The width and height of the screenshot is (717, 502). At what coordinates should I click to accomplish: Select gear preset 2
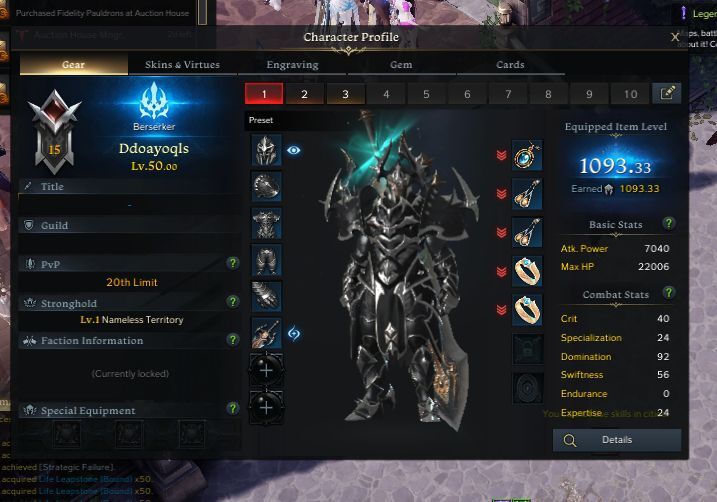coord(304,94)
